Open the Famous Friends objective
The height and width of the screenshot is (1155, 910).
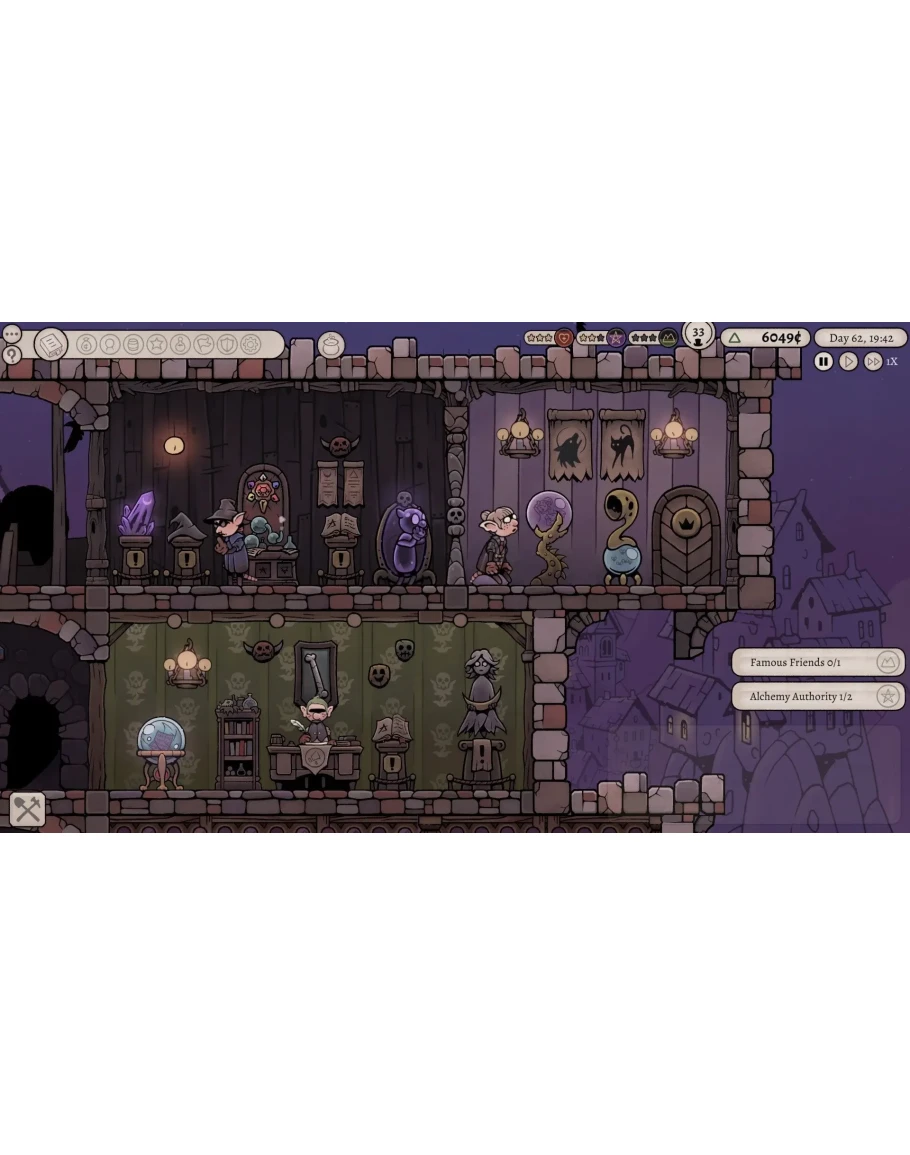tap(817, 662)
